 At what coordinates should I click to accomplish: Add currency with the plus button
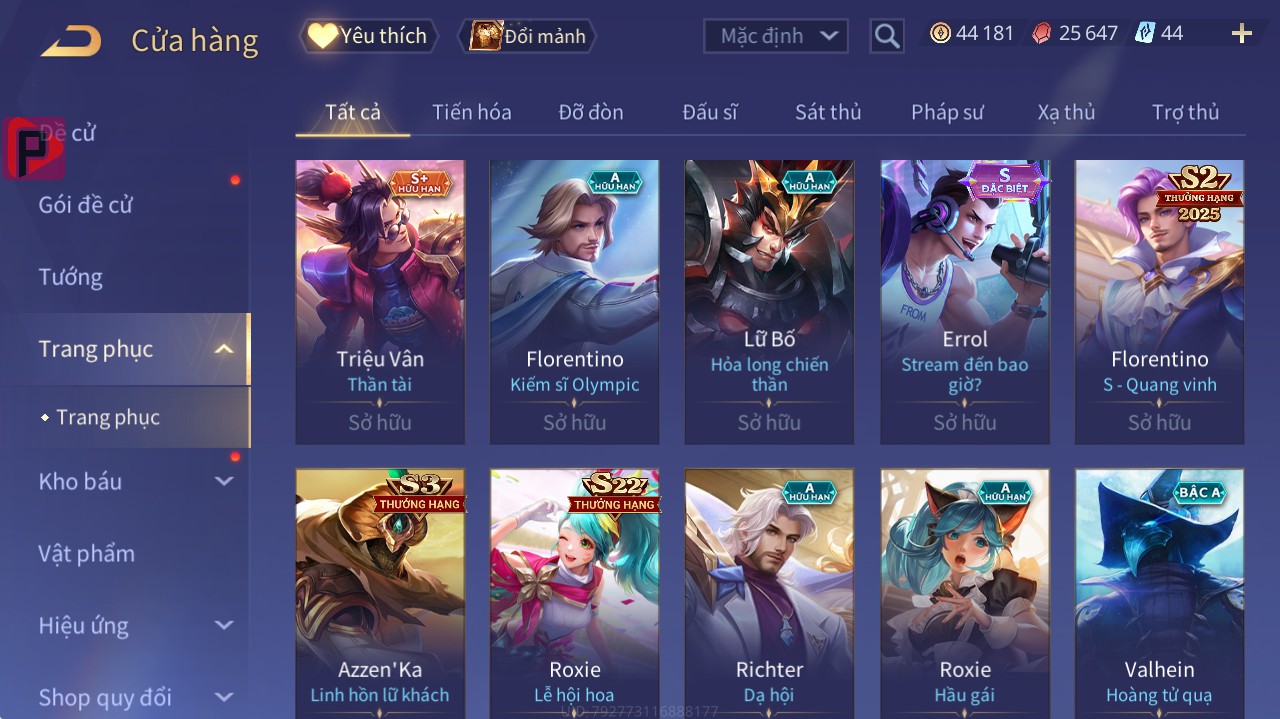(1242, 34)
